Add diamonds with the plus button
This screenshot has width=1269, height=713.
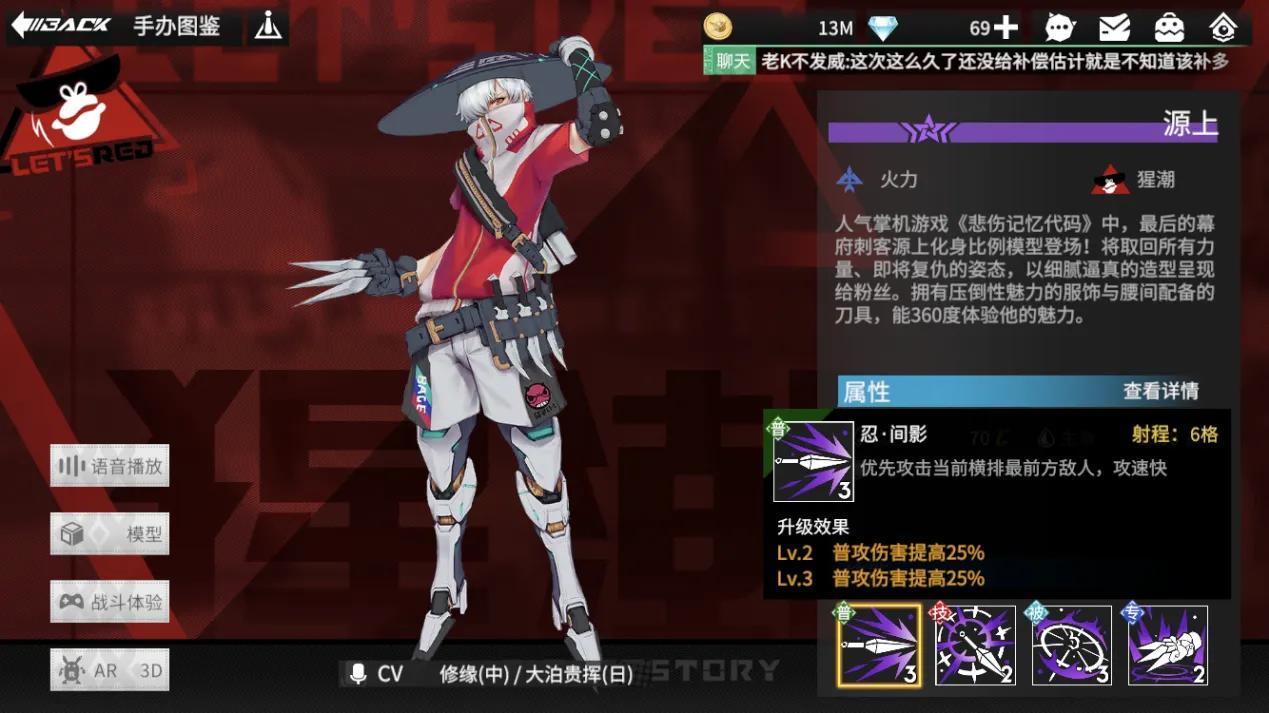coord(1006,28)
